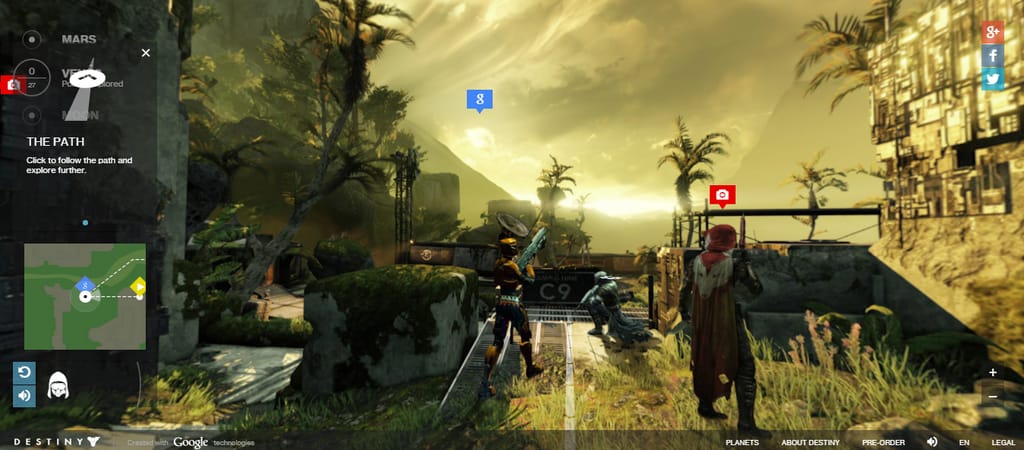Screen dimensions: 1024x450
Task: Toggle sound with the square speaker button
Action: pos(25,396)
